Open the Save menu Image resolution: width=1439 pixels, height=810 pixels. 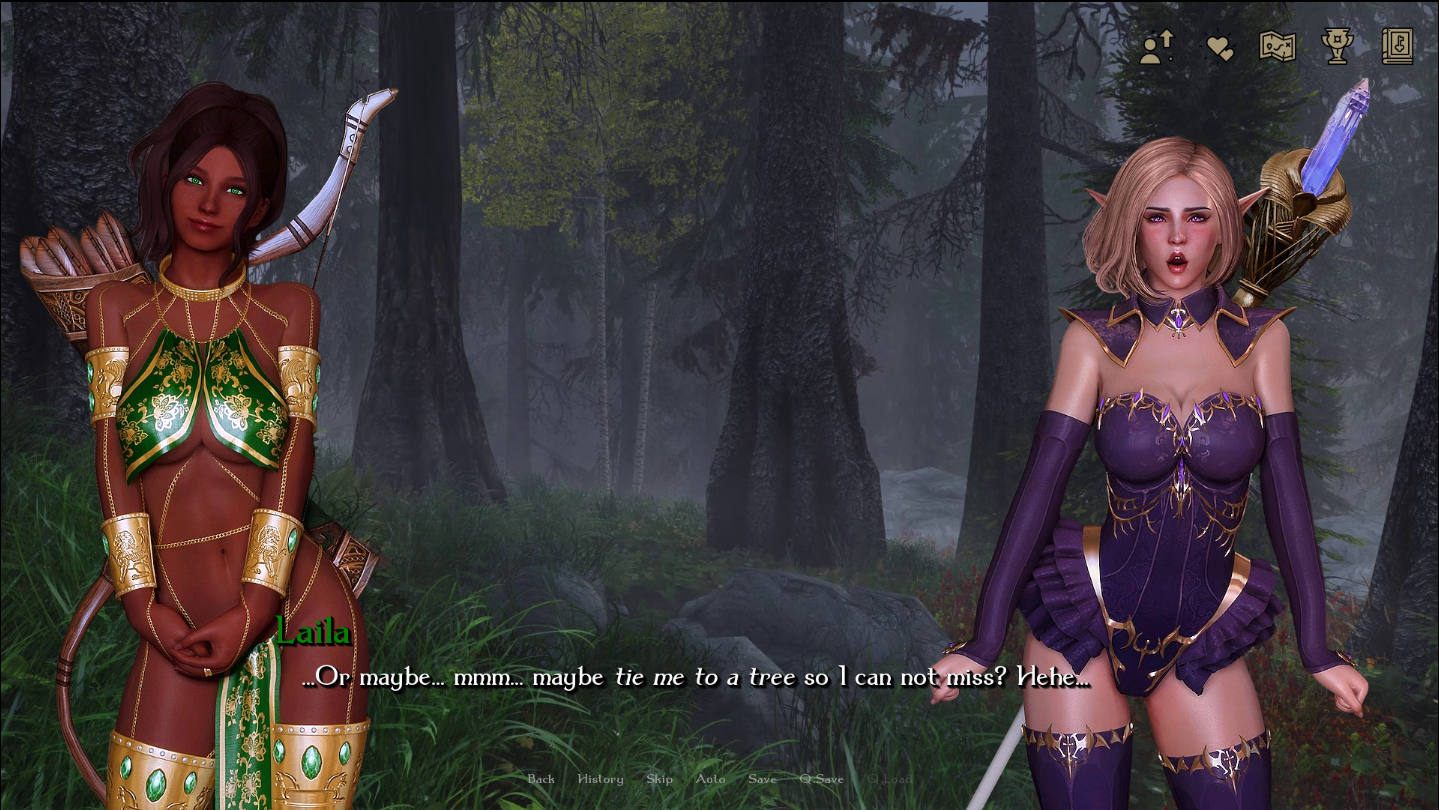pos(762,779)
